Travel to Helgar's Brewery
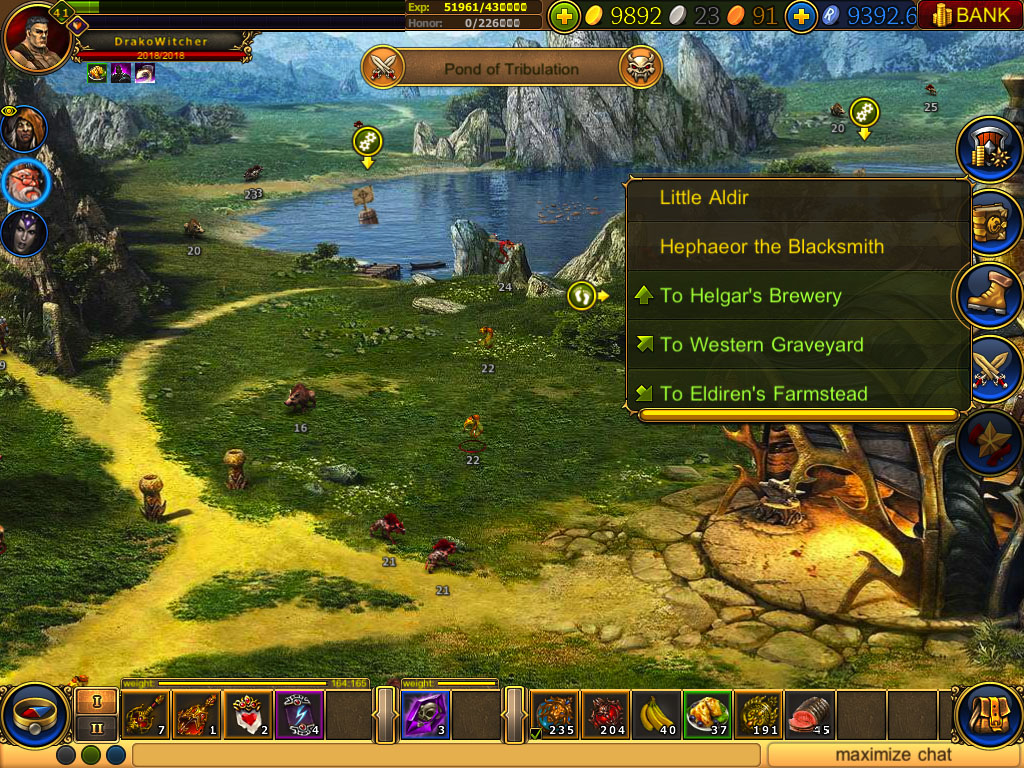This screenshot has width=1024, height=768. pos(750,296)
